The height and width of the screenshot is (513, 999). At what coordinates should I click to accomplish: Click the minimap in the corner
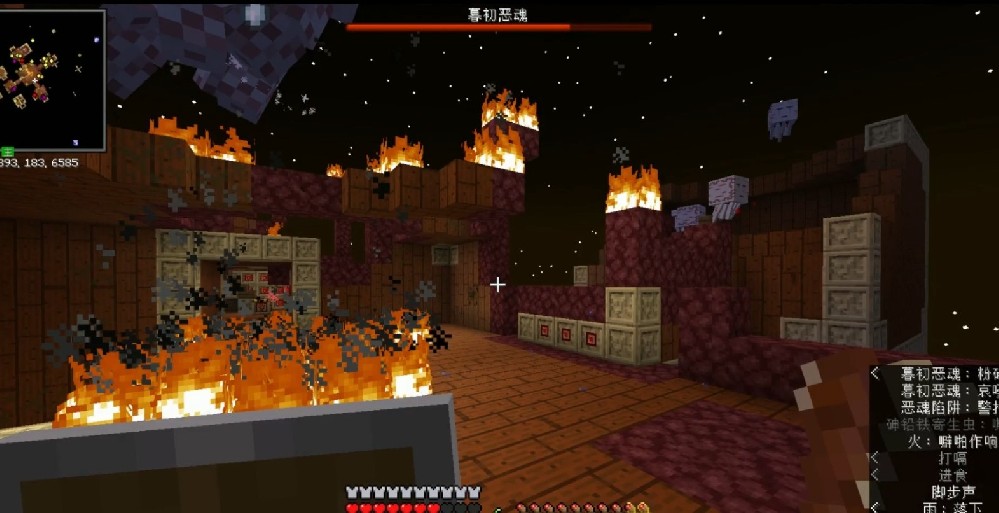click(52, 80)
